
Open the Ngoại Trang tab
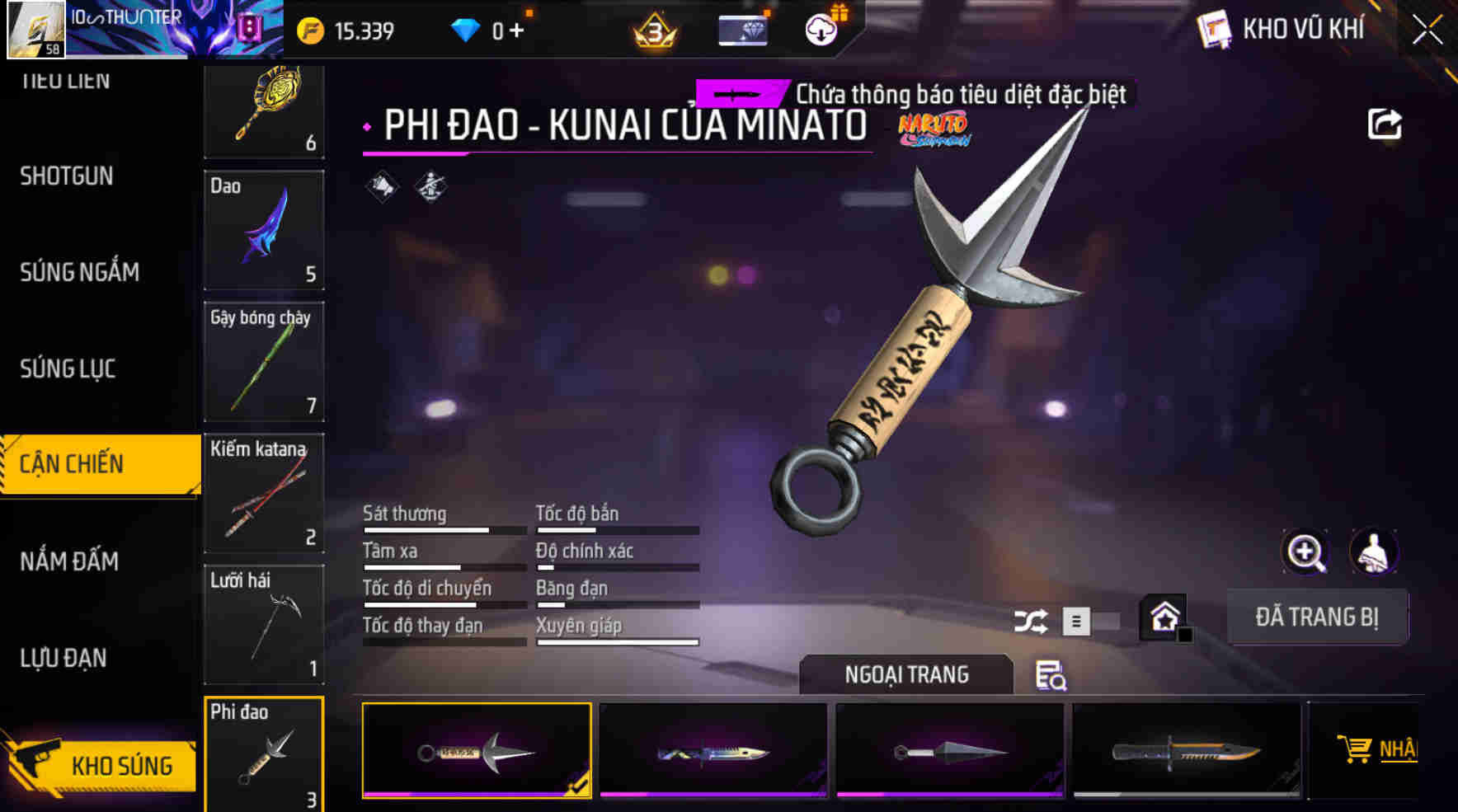(x=904, y=674)
